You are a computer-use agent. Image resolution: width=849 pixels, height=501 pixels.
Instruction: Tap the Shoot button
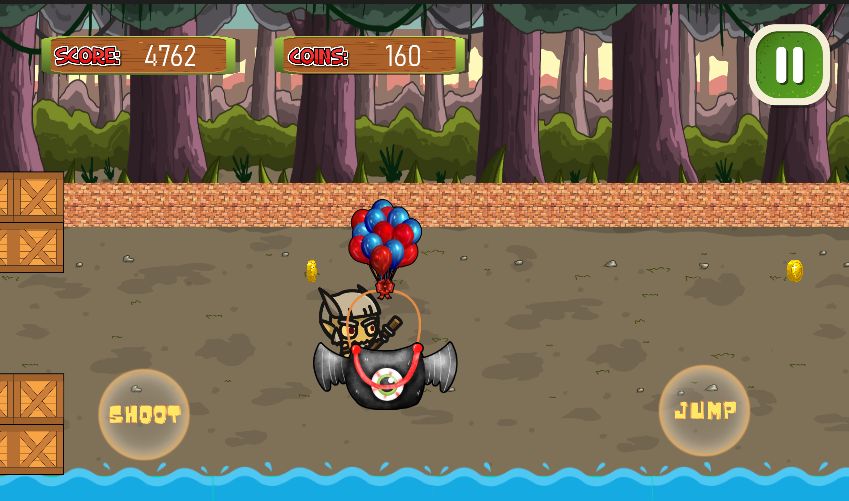(144, 414)
